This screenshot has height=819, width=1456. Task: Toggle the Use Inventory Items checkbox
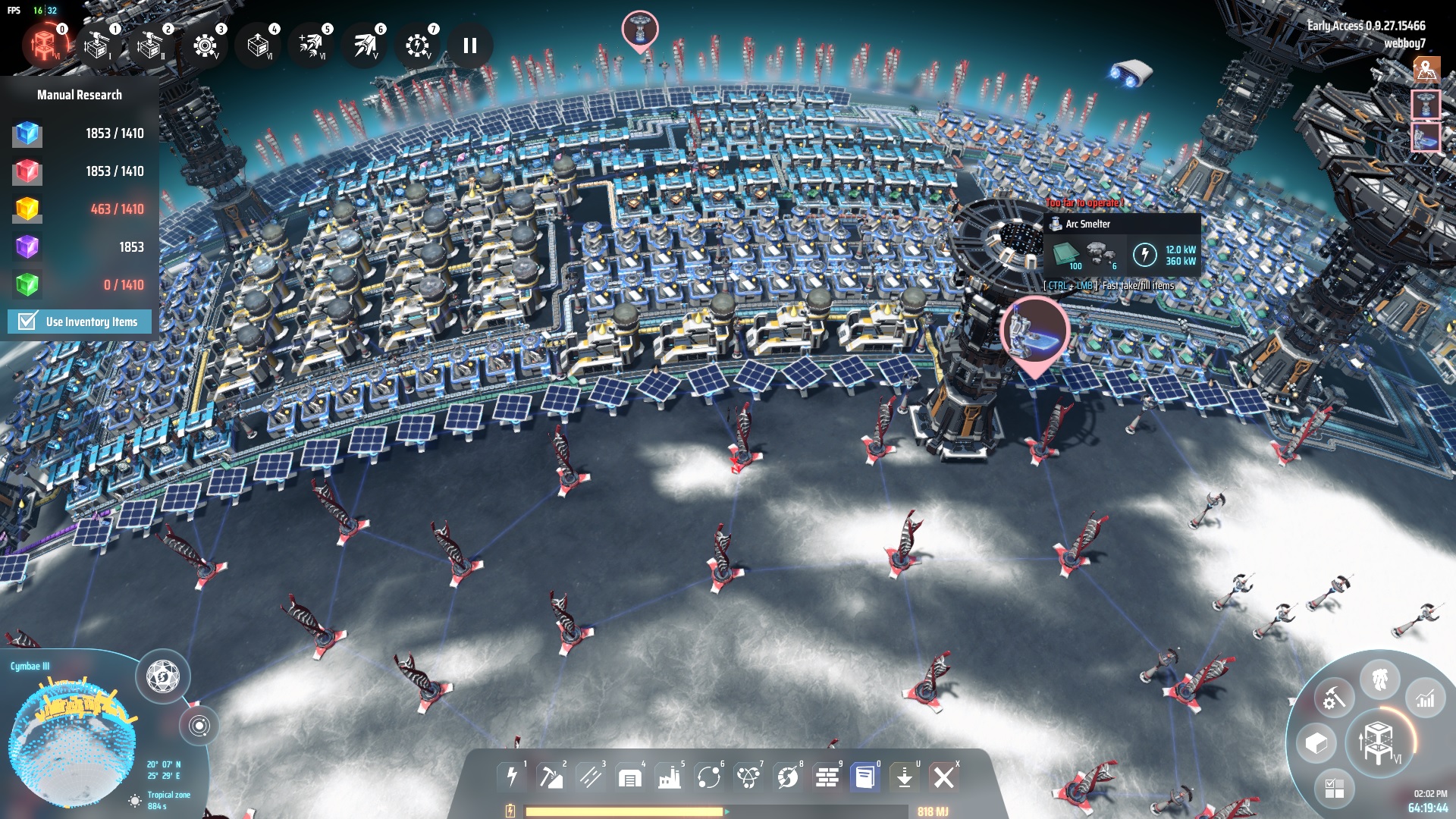pos(28,322)
